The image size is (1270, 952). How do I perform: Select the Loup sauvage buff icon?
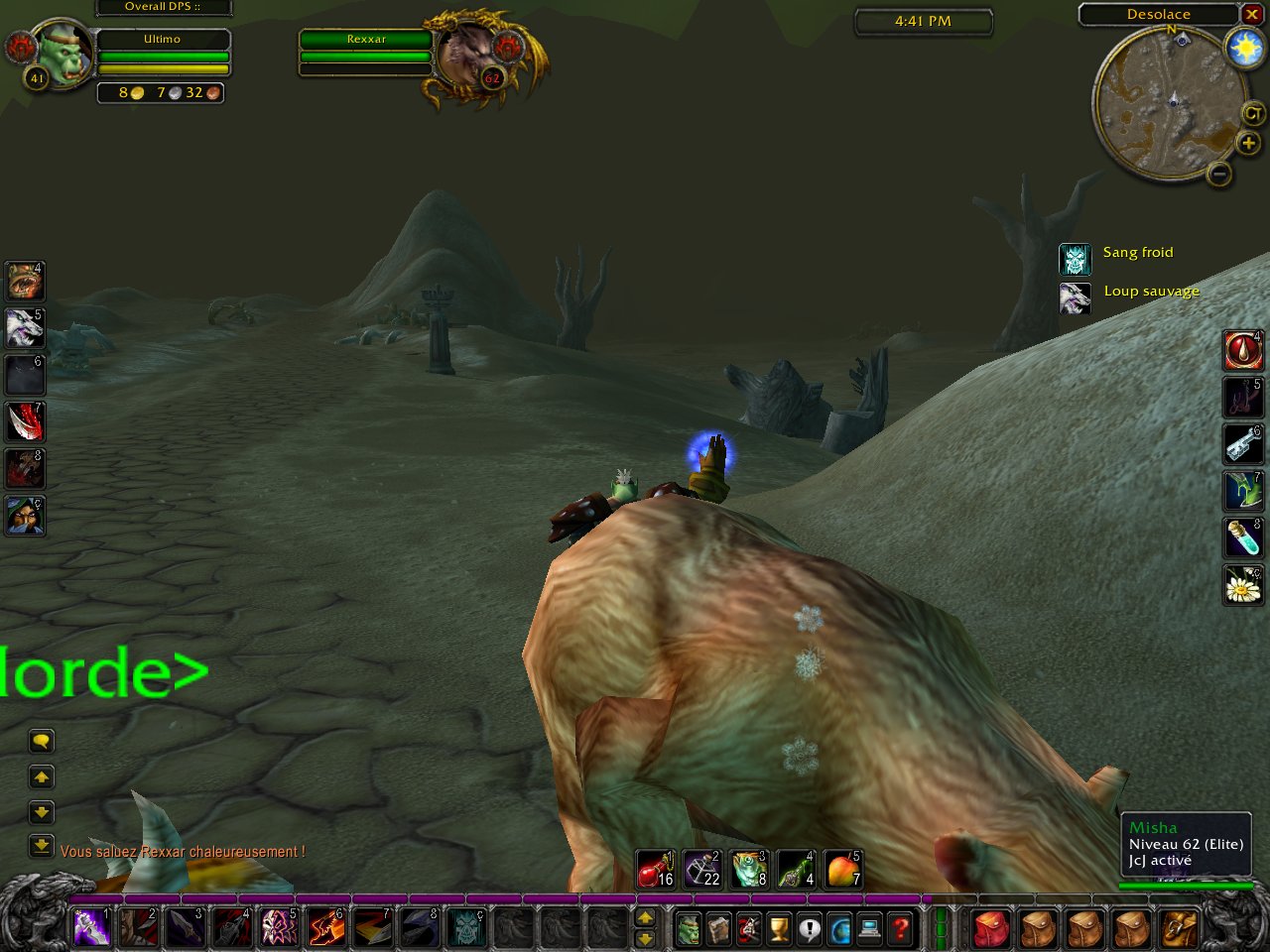click(1075, 297)
